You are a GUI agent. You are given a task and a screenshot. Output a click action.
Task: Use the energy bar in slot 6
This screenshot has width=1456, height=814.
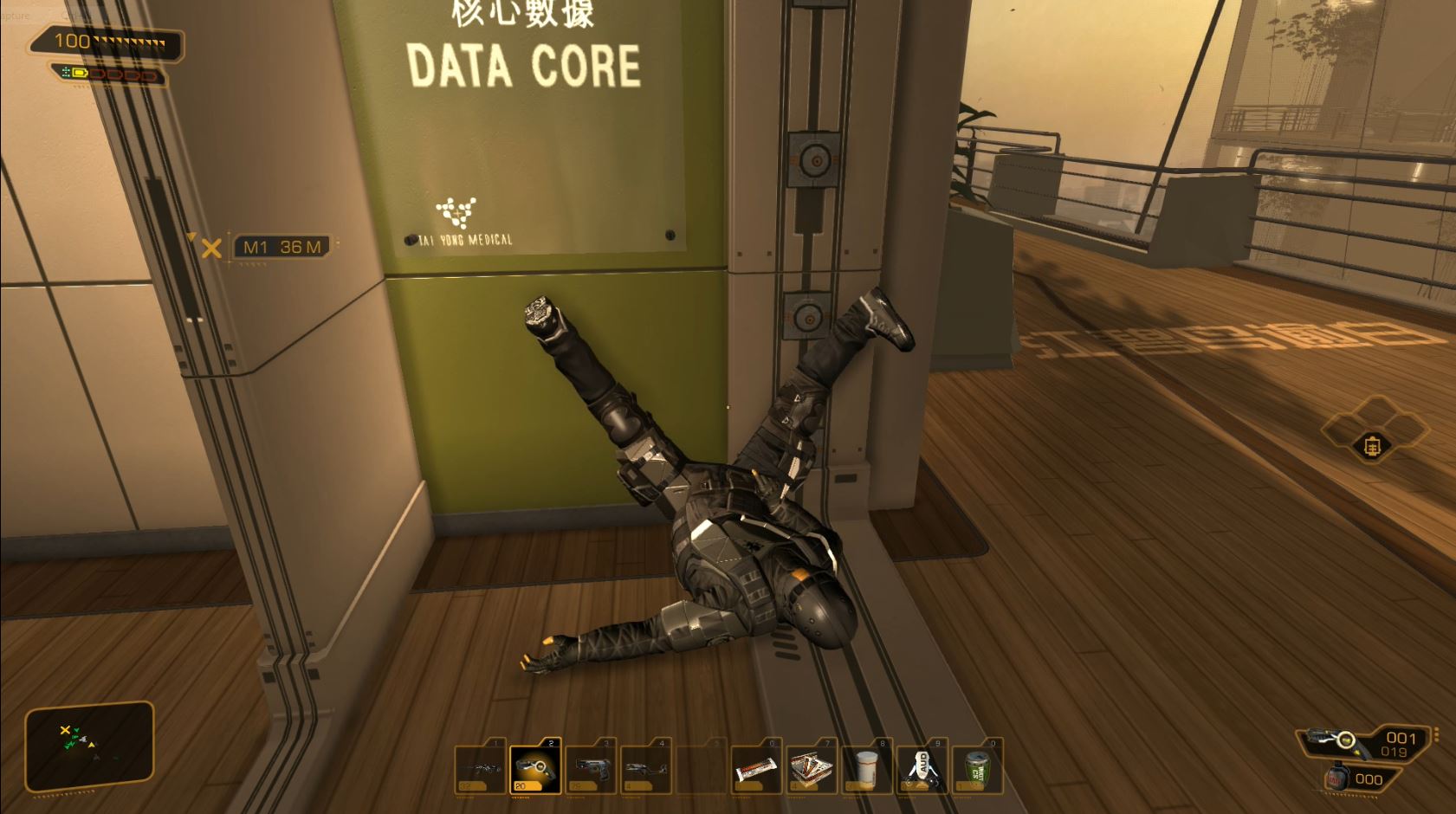[756, 769]
